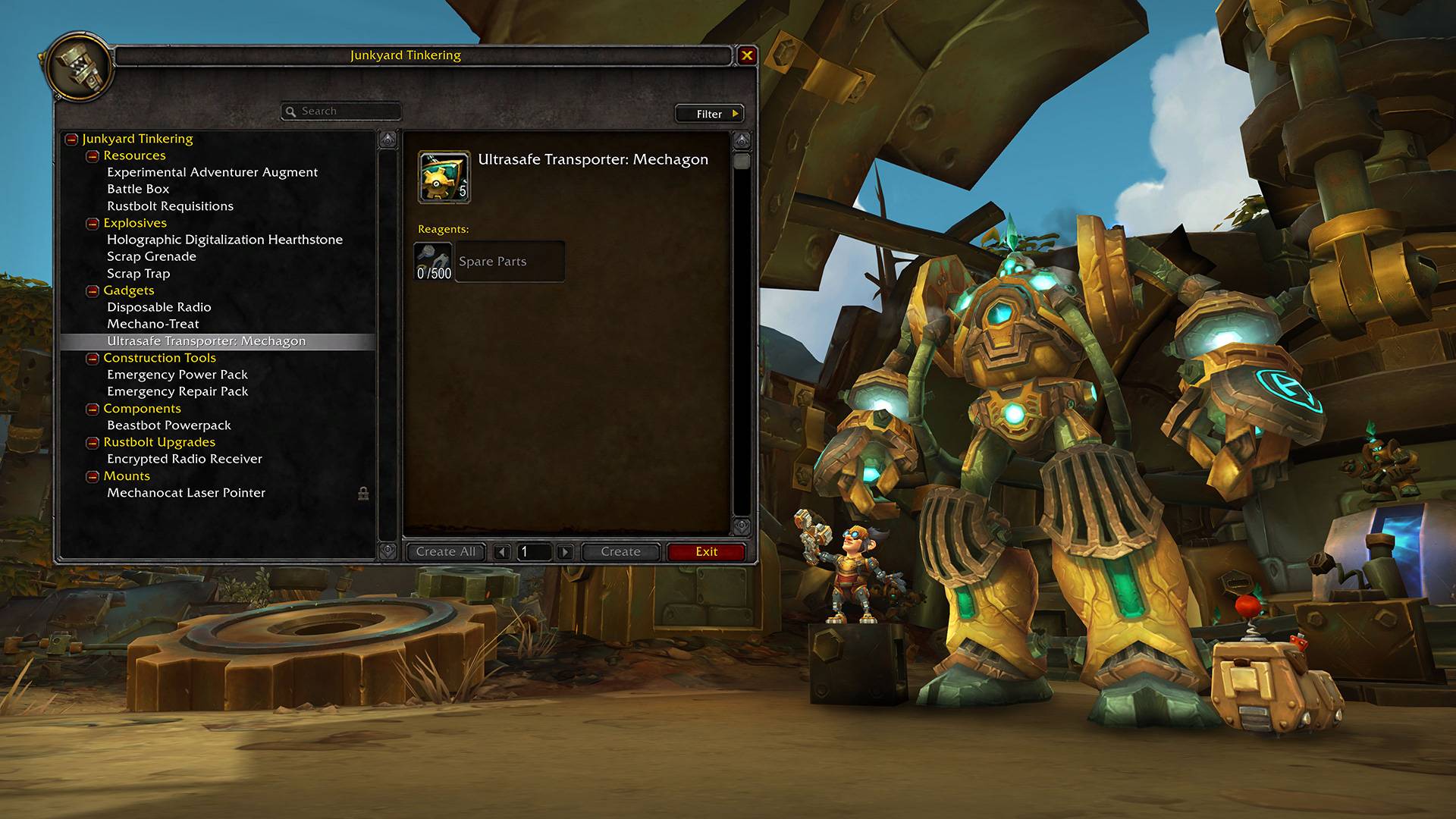Pick the Scrap Grenade recipe

[x=152, y=256]
